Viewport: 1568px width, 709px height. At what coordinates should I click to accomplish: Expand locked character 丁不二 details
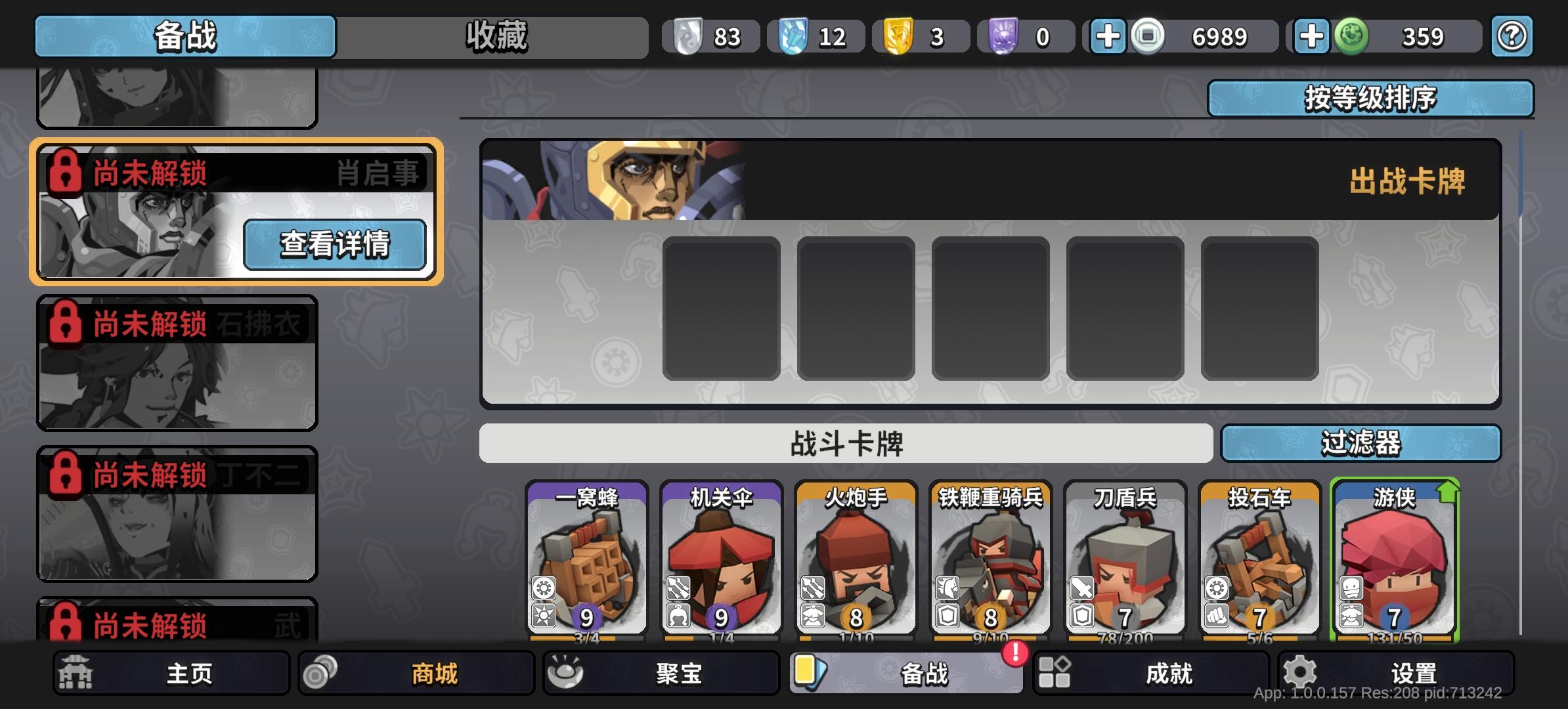tap(176, 515)
